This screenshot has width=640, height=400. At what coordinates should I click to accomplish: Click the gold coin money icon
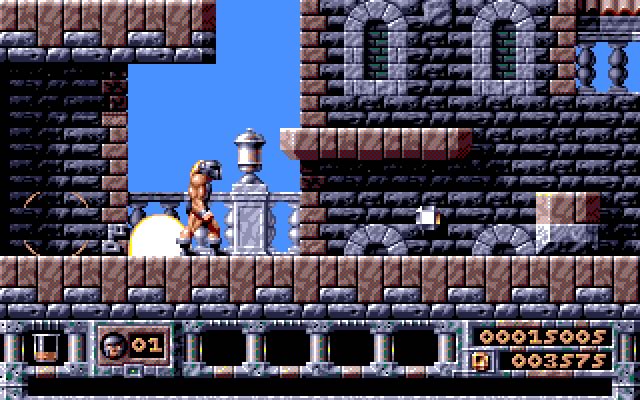[x=483, y=359]
